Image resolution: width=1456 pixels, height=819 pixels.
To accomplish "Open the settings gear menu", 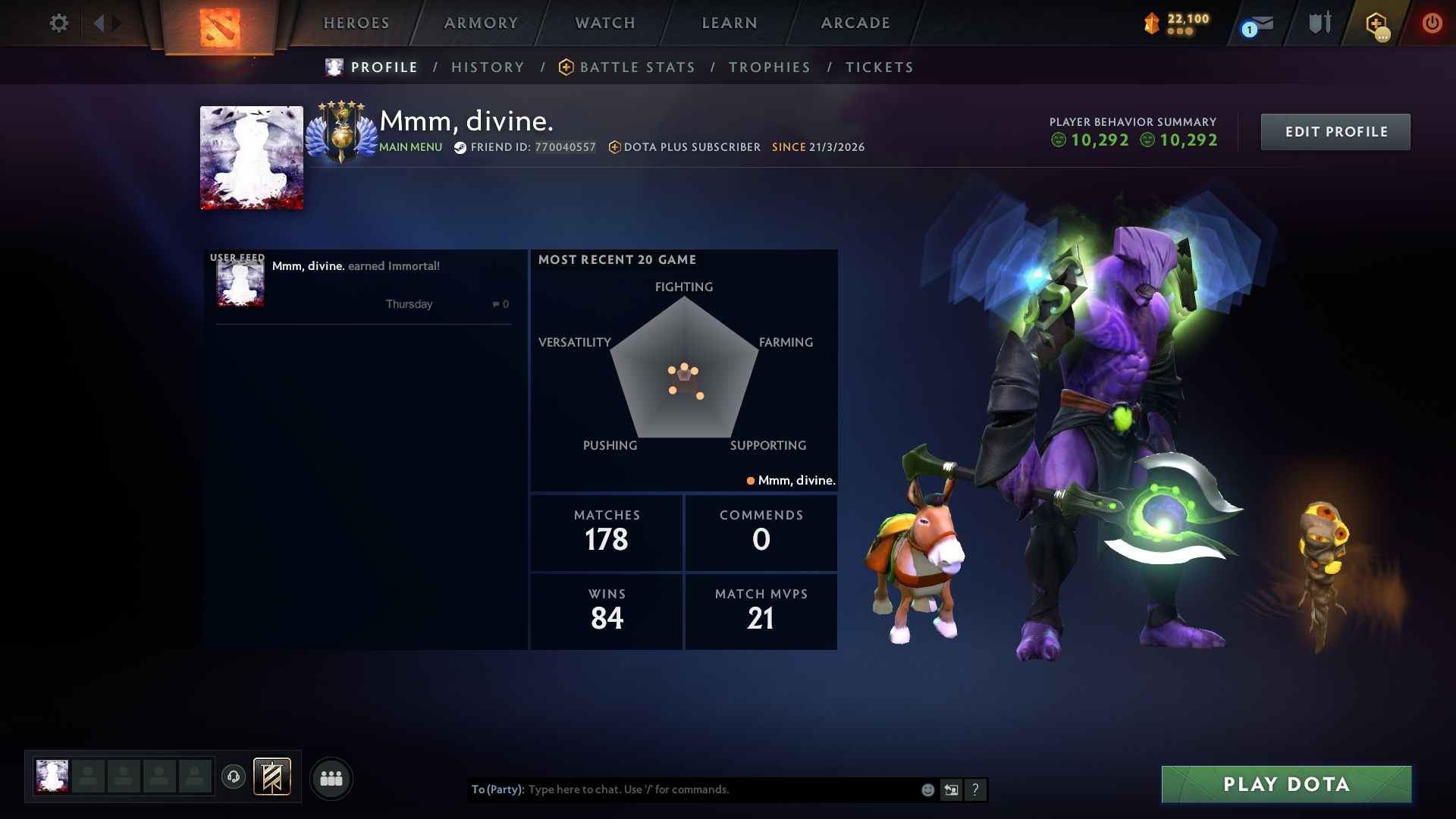I will [58, 23].
